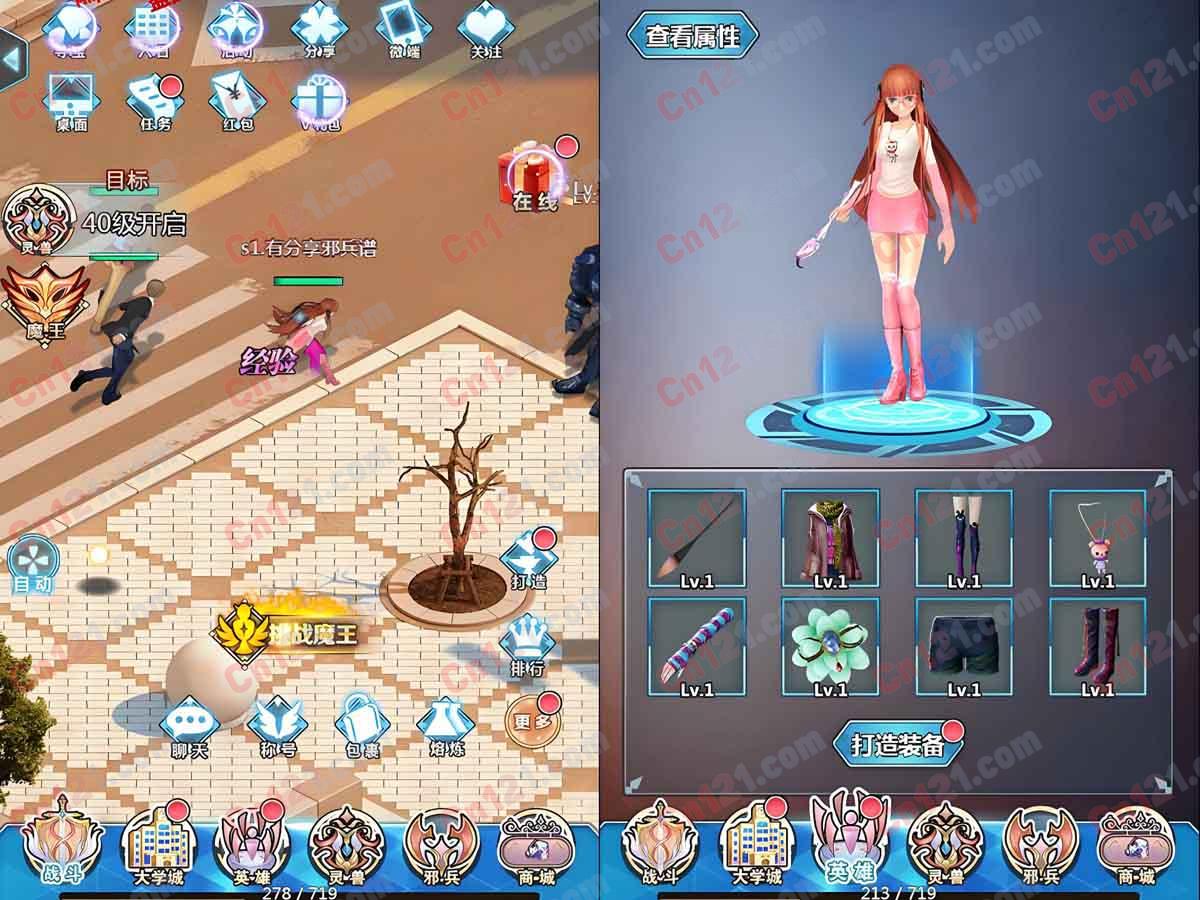Toggle the 自动 auto-battle button
1200x900 pixels.
pyautogui.click(x=33, y=566)
